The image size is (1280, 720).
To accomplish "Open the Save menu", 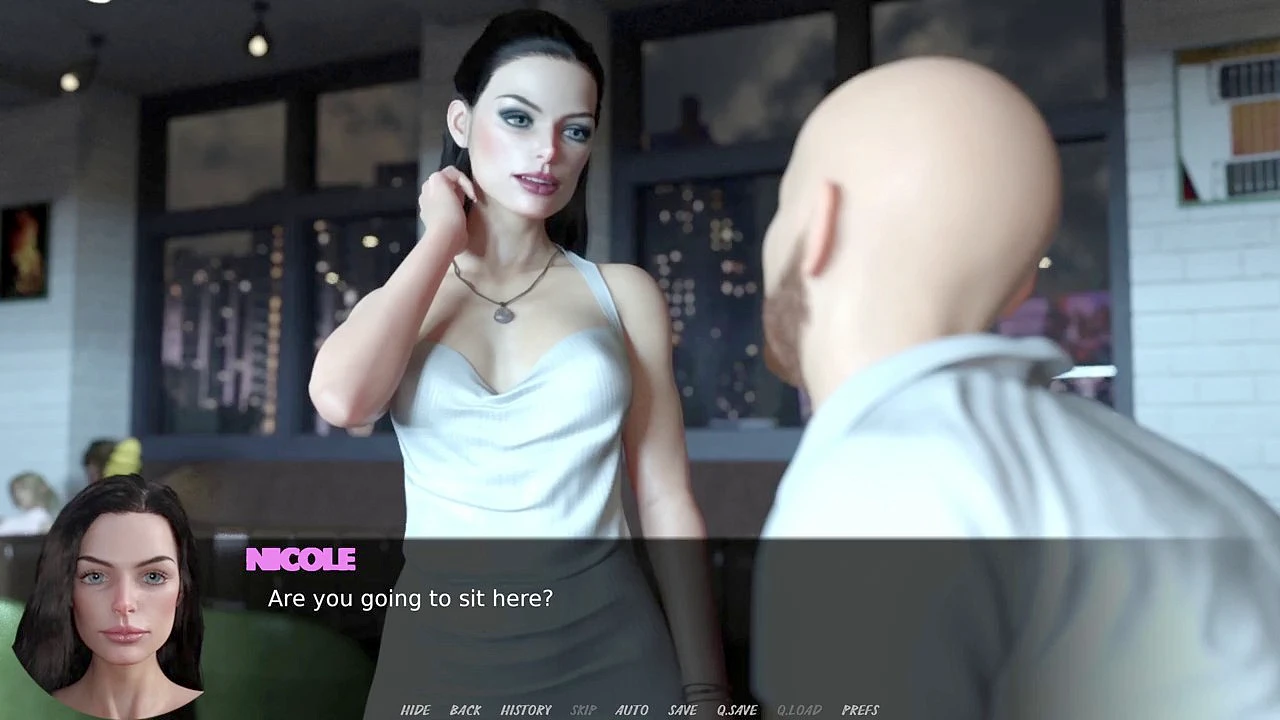I will 682,710.
